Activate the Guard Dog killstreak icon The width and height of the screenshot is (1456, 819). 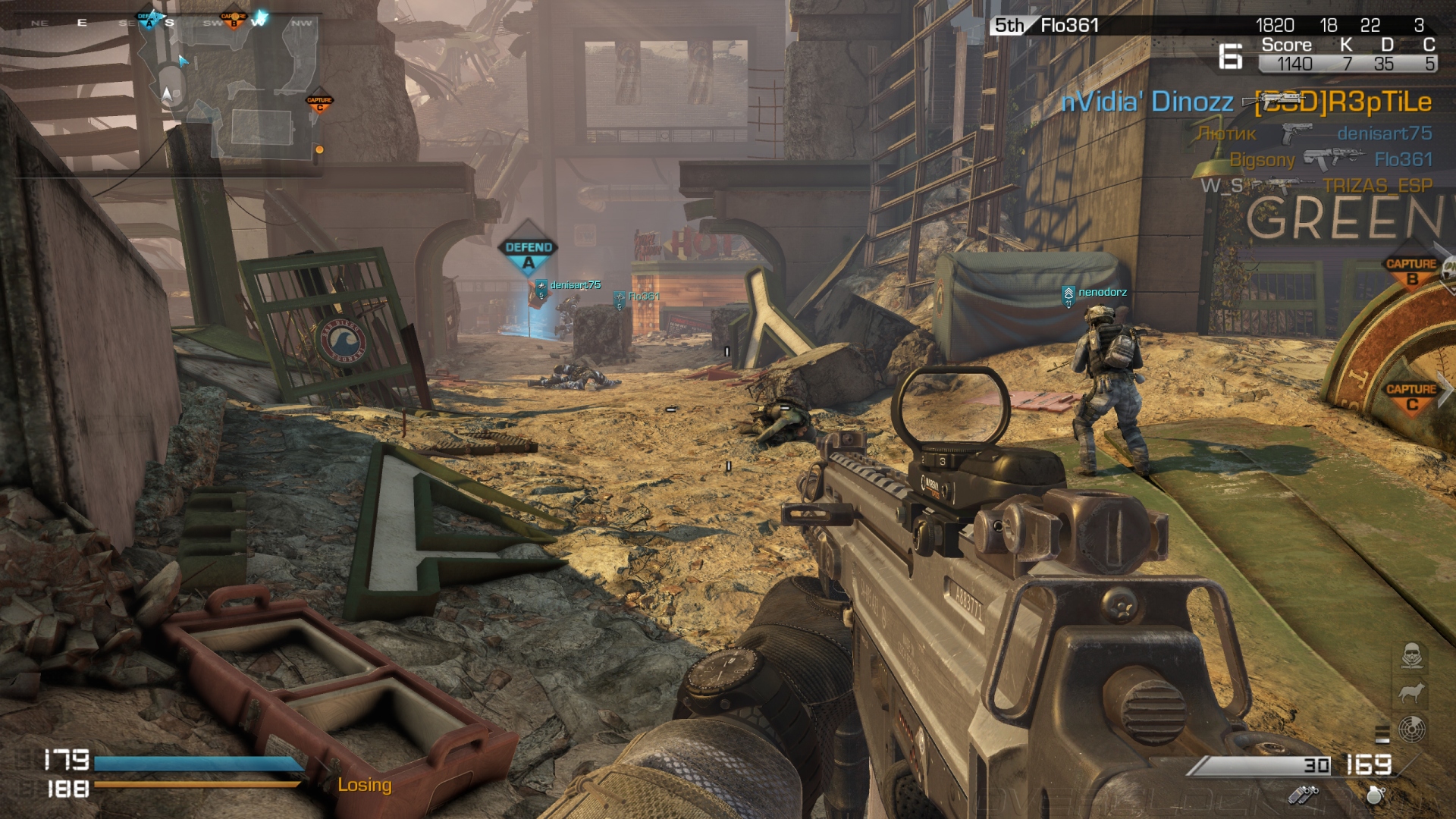pos(1411,692)
